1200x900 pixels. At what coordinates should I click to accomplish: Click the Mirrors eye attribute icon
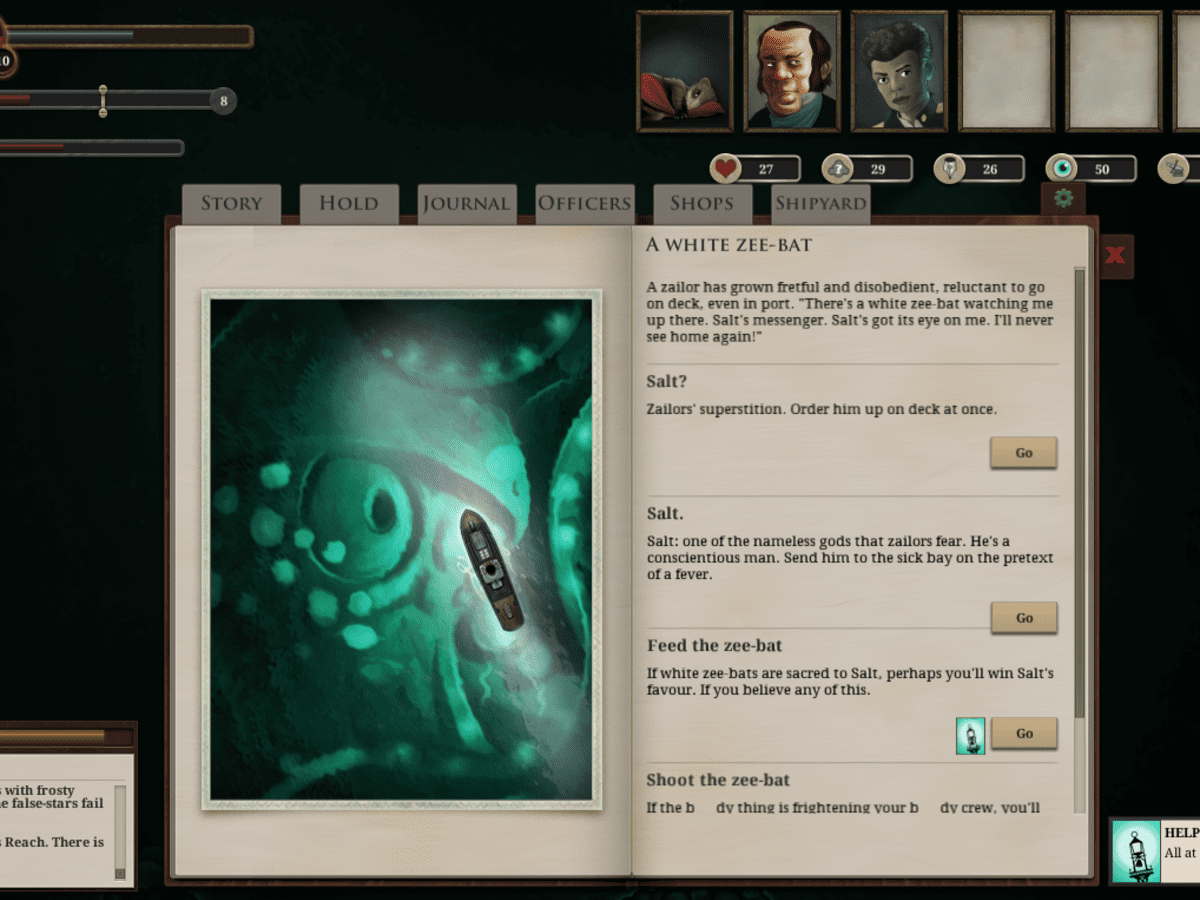1062,169
